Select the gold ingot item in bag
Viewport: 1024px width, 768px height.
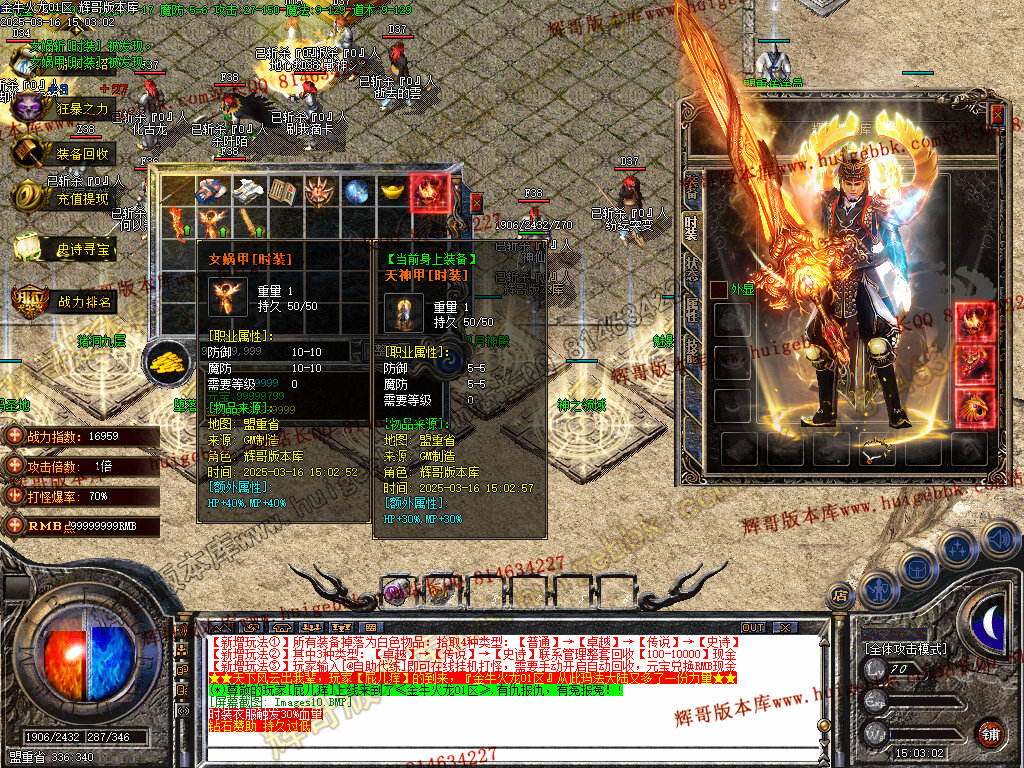pyautogui.click(x=393, y=191)
